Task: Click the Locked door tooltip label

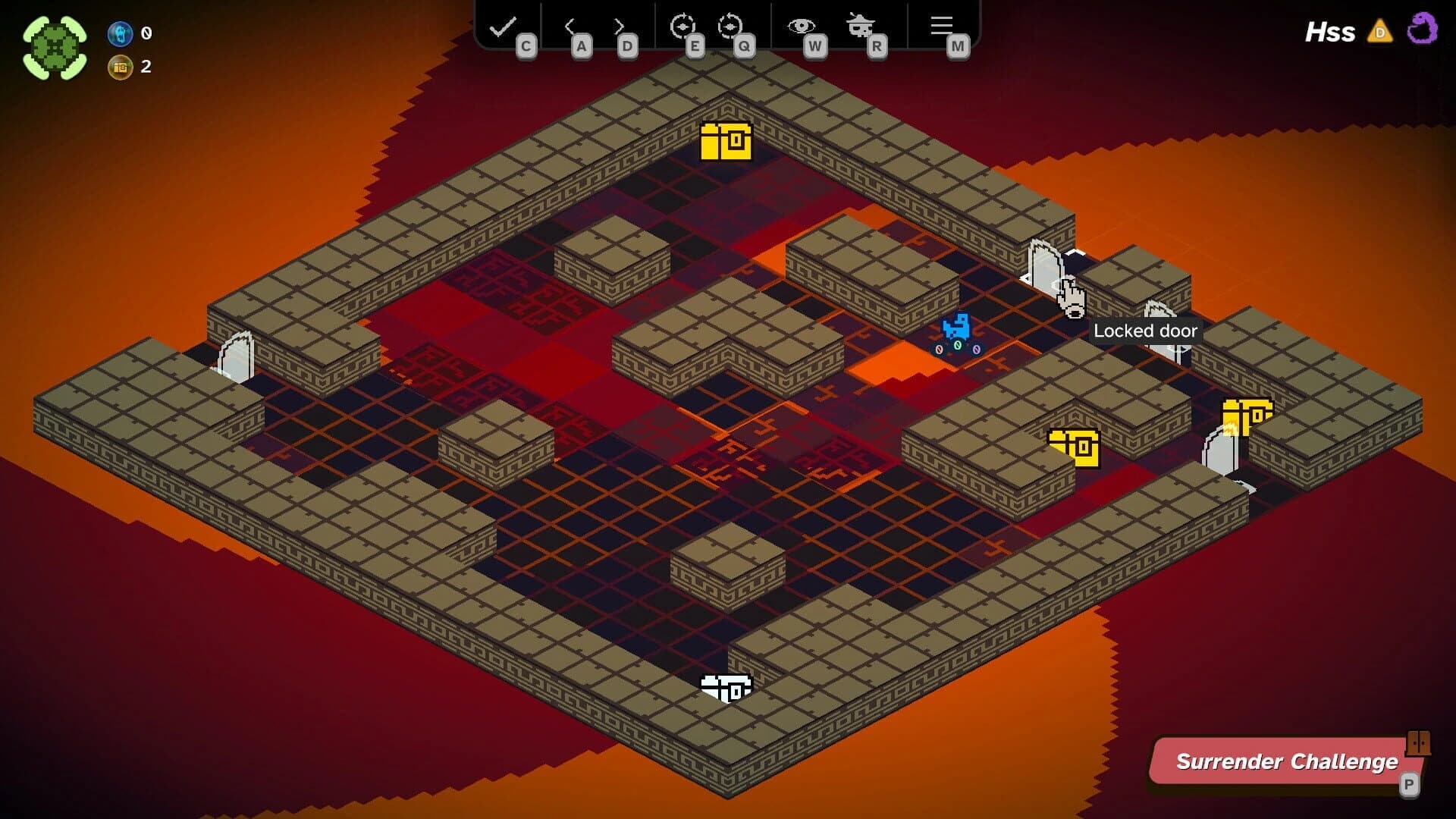Action: coord(1146,331)
